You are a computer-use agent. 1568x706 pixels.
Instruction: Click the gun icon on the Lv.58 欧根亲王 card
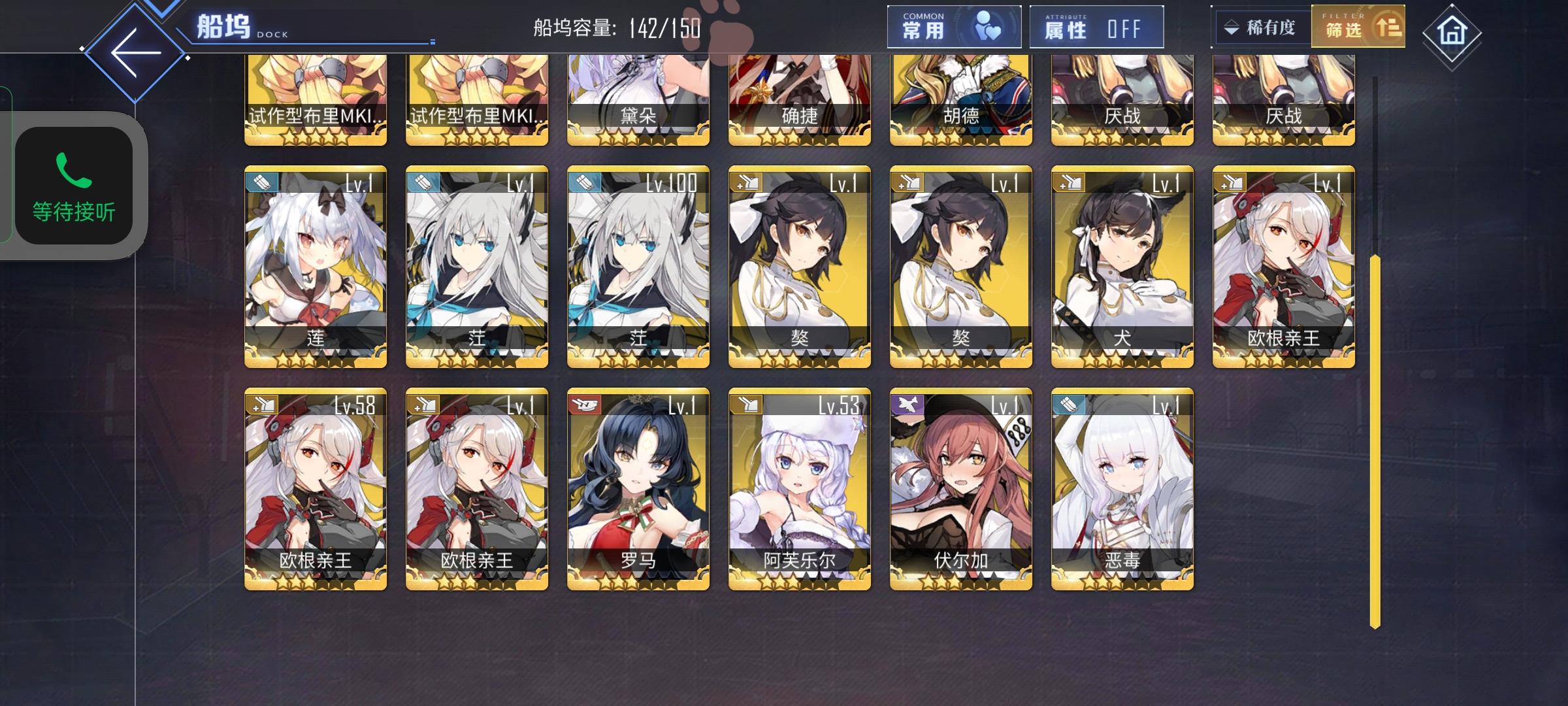coord(261,405)
